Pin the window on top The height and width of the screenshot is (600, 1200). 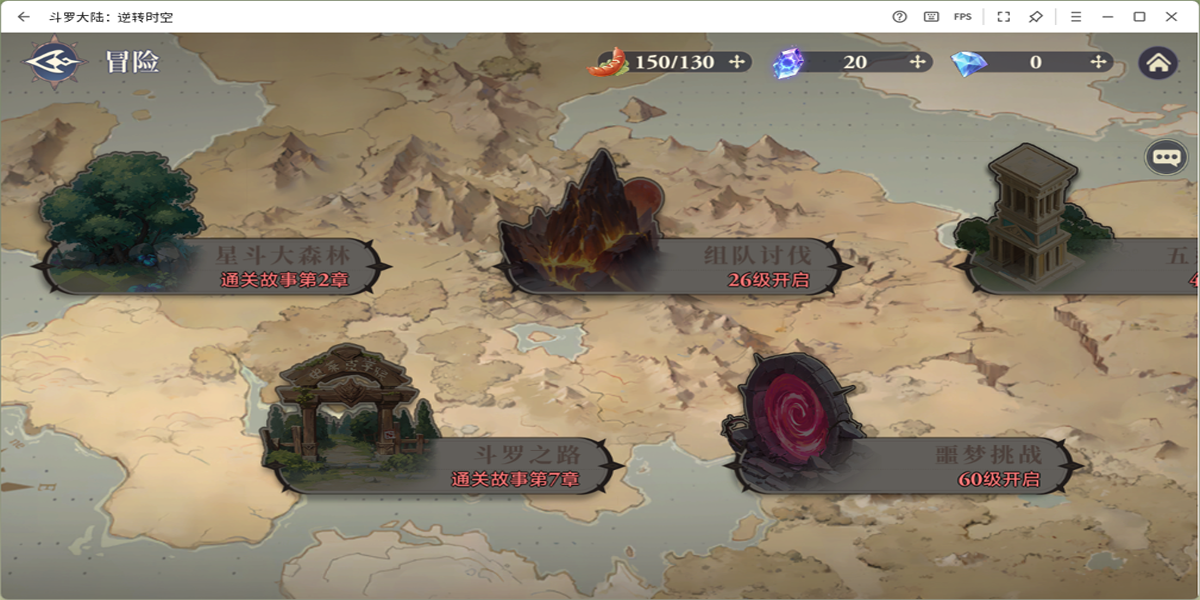[1036, 17]
